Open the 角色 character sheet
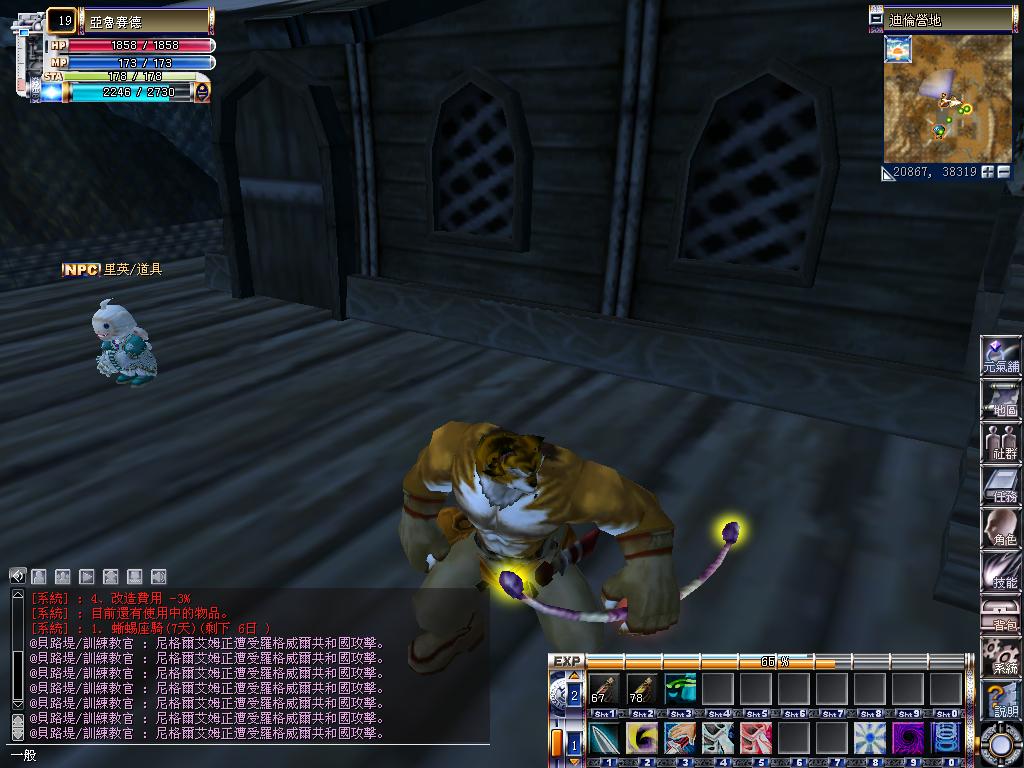 point(1000,528)
